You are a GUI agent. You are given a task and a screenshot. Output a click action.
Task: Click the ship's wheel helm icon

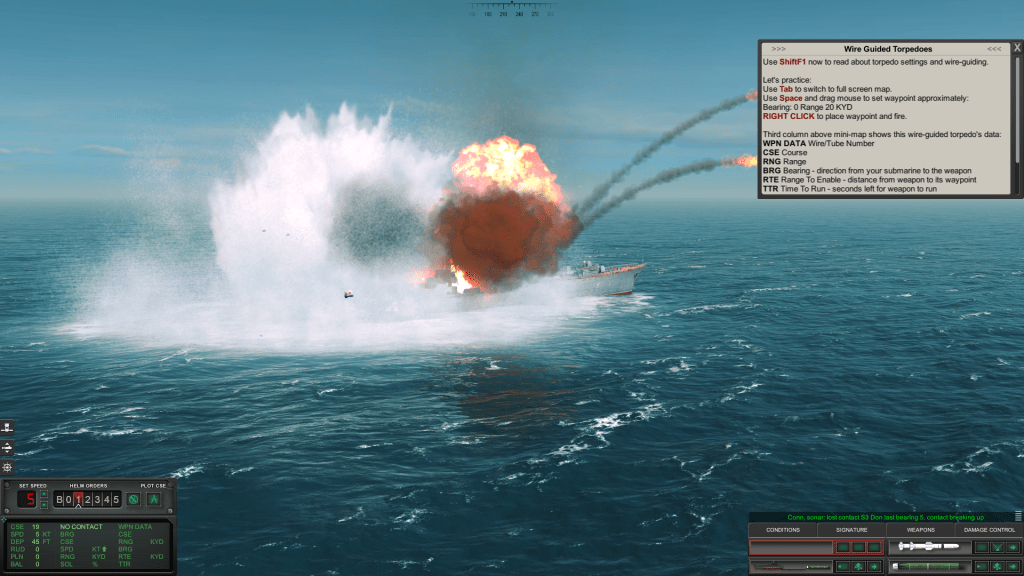8,467
